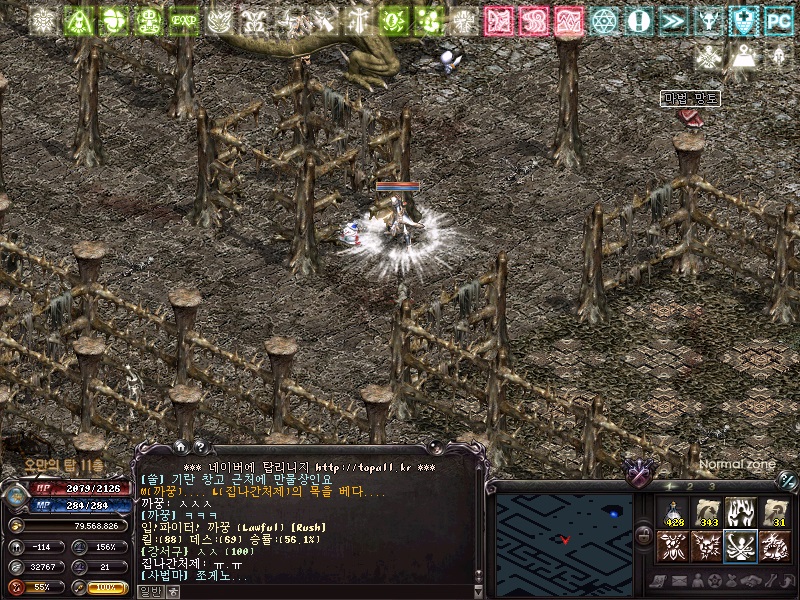
Task: Click the home button above chat
Action: coord(180,447)
